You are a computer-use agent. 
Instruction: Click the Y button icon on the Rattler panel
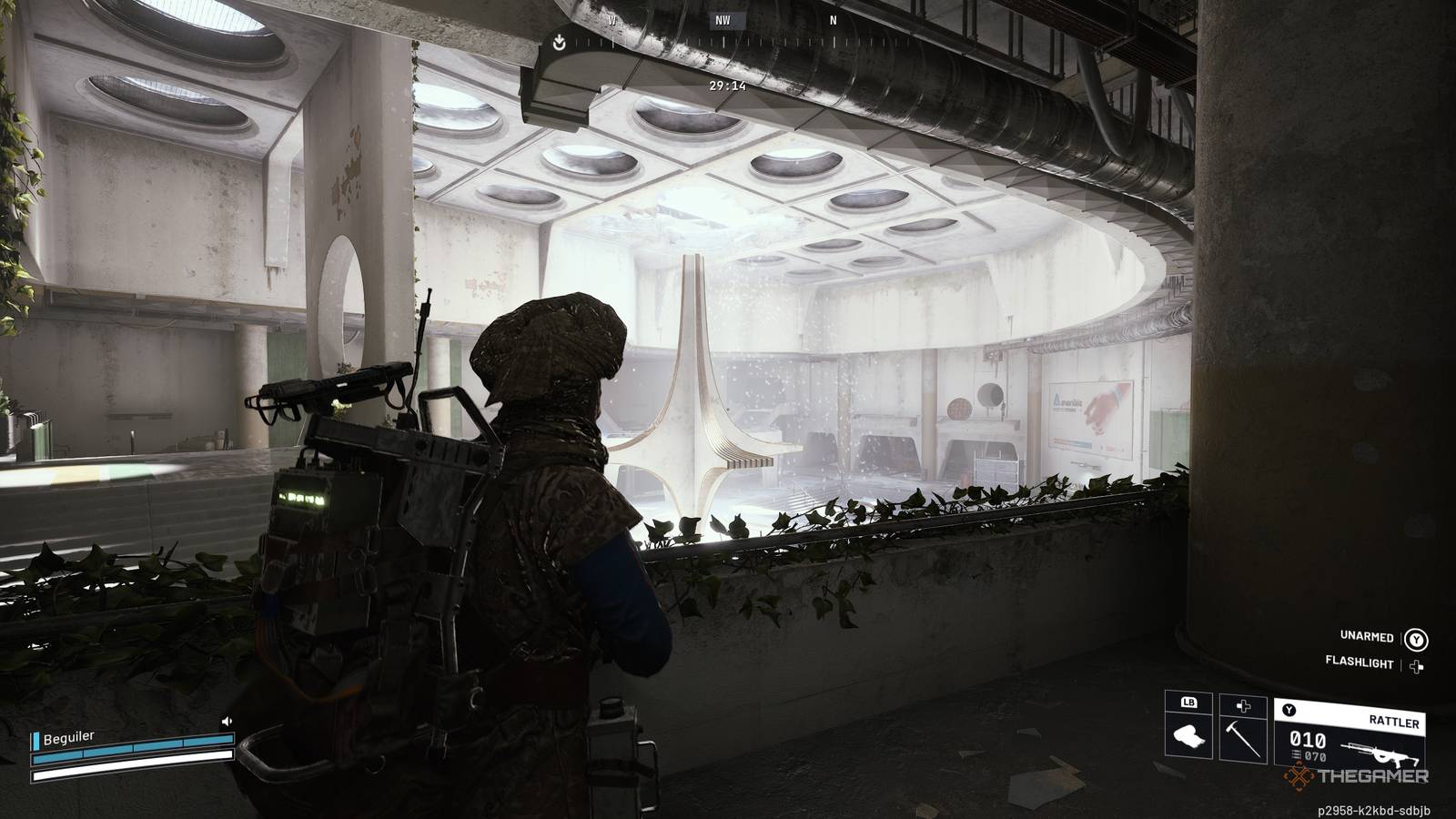pyautogui.click(x=1289, y=710)
